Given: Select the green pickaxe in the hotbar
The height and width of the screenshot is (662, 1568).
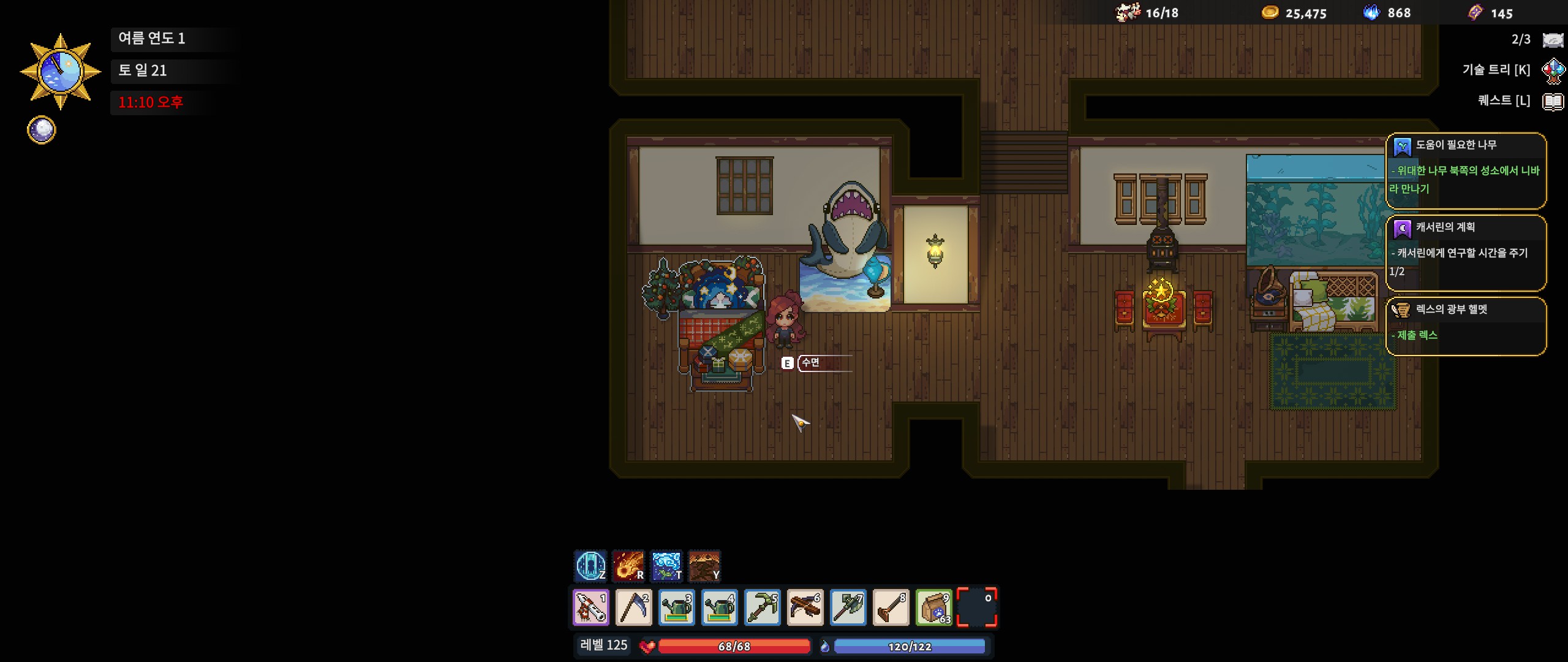Looking at the screenshot, I should coord(763,607).
